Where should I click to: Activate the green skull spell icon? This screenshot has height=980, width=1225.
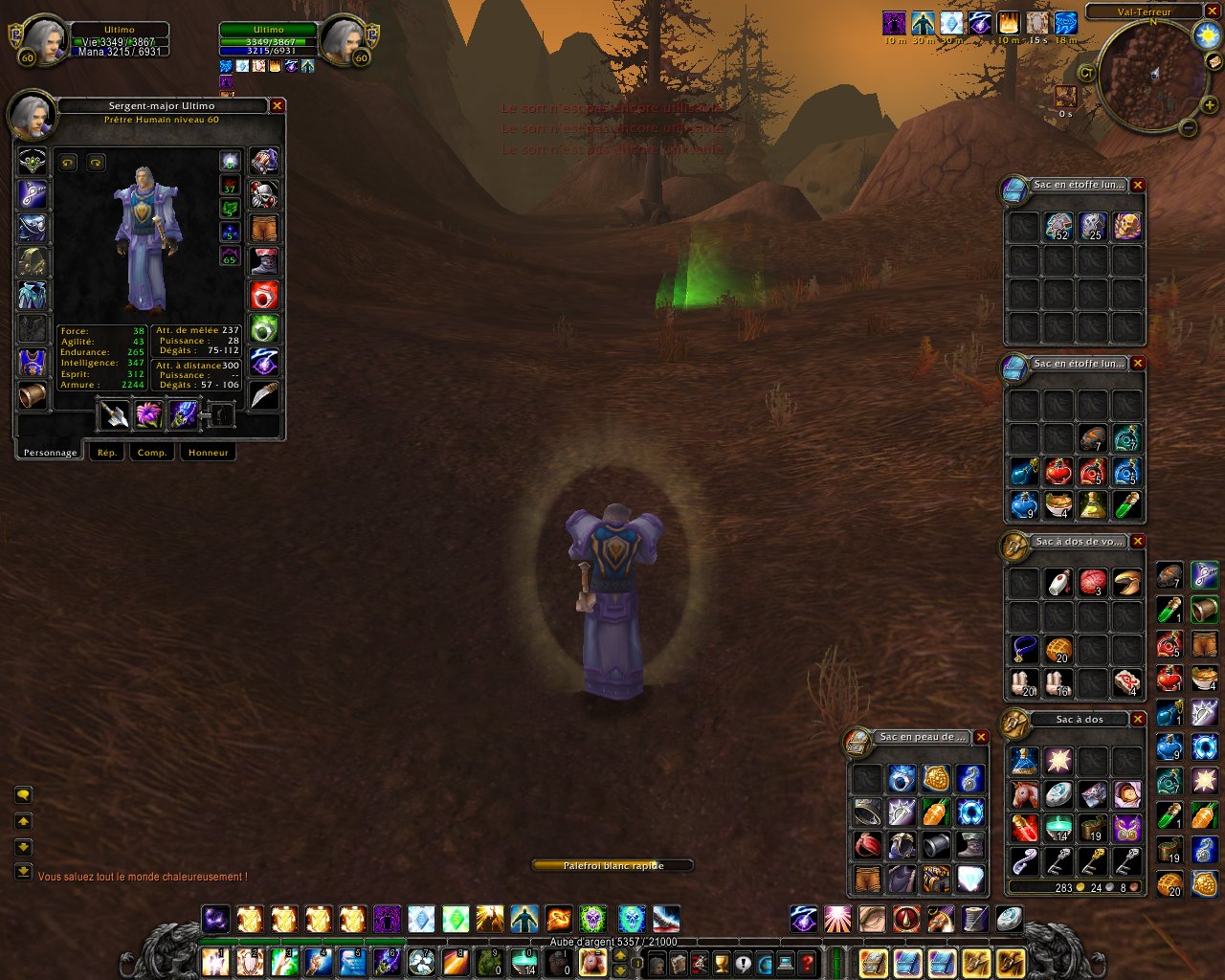[x=593, y=920]
